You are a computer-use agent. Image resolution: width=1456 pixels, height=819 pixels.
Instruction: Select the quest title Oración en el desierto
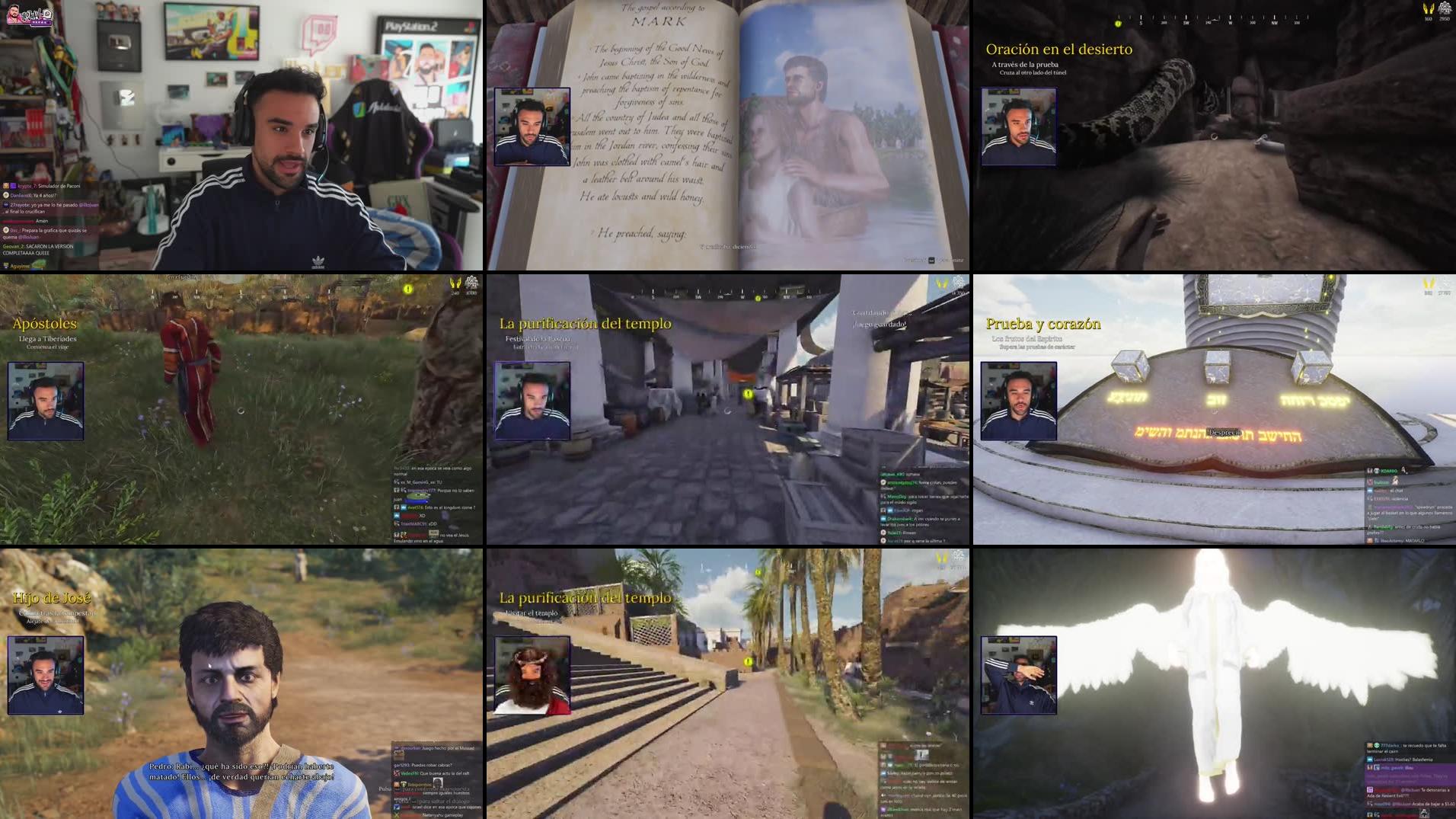(1058, 49)
